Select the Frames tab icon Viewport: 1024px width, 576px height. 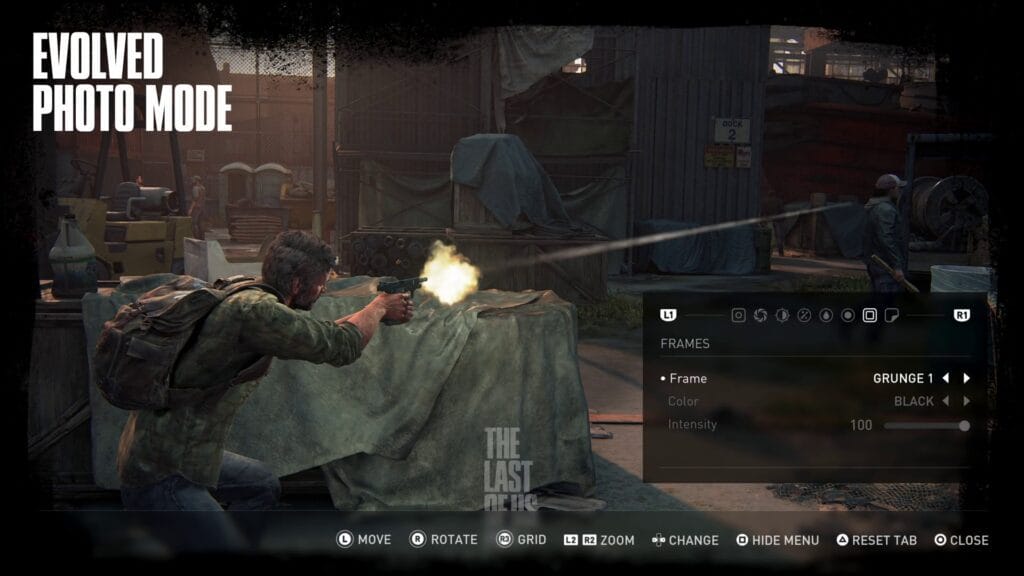click(x=870, y=315)
